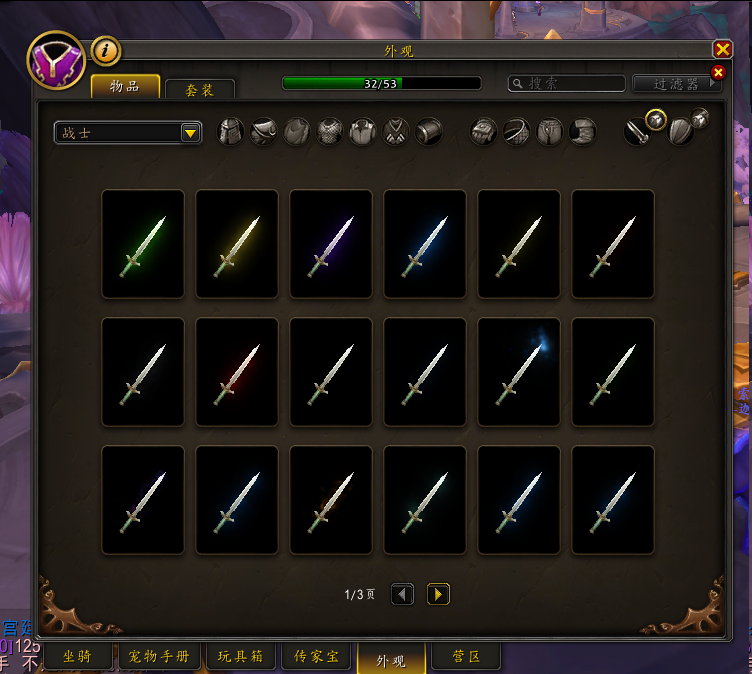Select the helmet armor slot filter
The image size is (752, 674).
231,132
